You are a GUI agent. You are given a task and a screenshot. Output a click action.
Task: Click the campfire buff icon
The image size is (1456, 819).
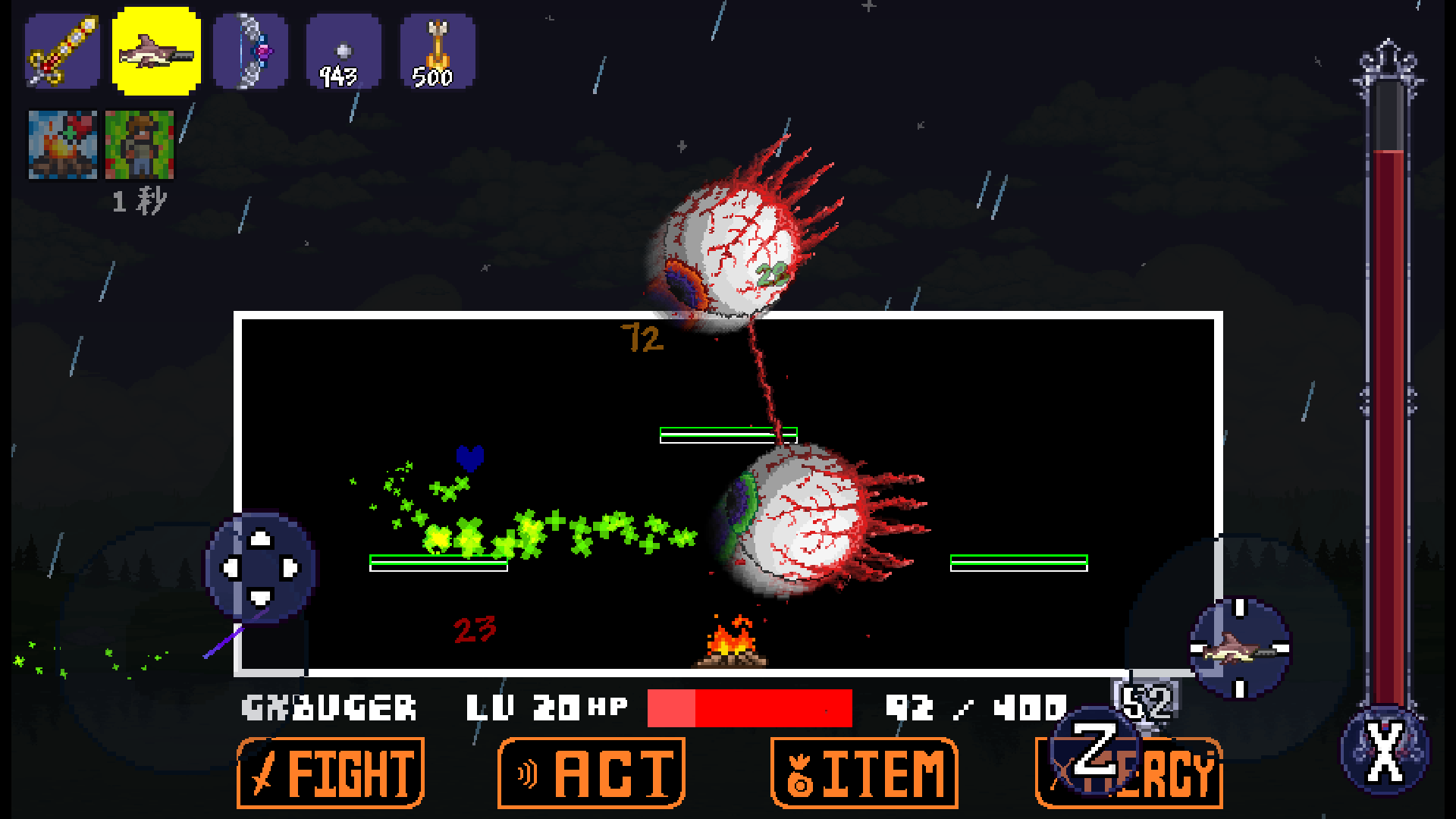[x=63, y=145]
